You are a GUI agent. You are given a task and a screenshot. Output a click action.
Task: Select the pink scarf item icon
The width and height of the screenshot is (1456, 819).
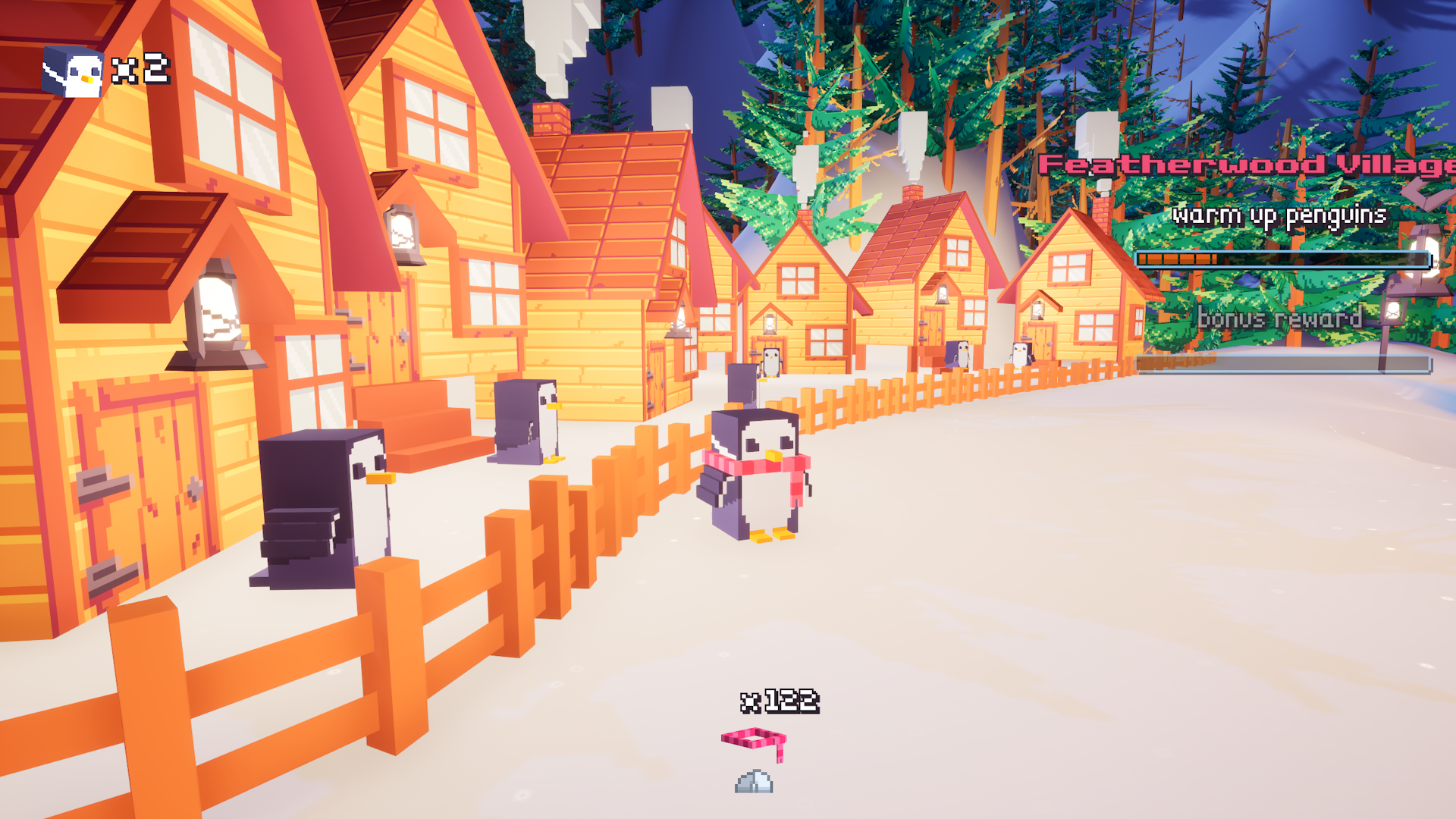754,742
